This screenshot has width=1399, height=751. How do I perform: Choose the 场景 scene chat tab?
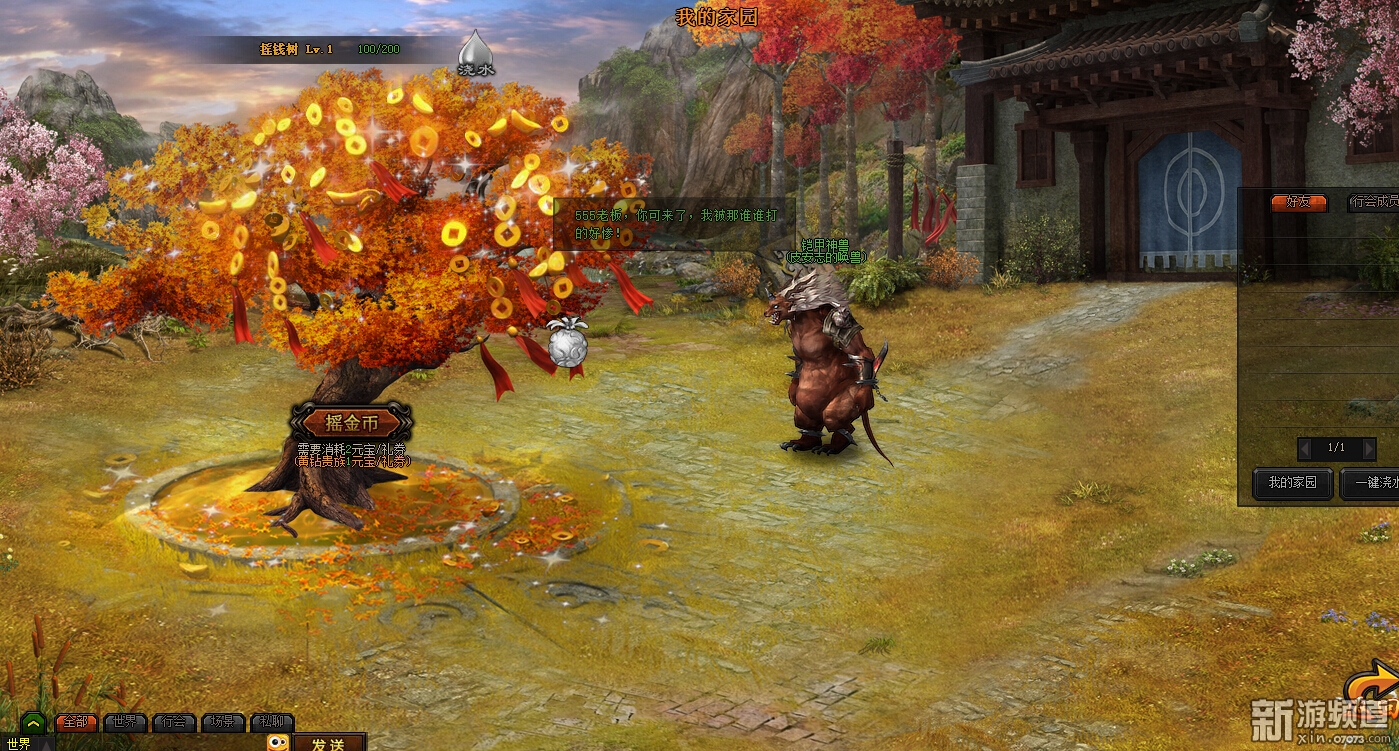(223, 722)
